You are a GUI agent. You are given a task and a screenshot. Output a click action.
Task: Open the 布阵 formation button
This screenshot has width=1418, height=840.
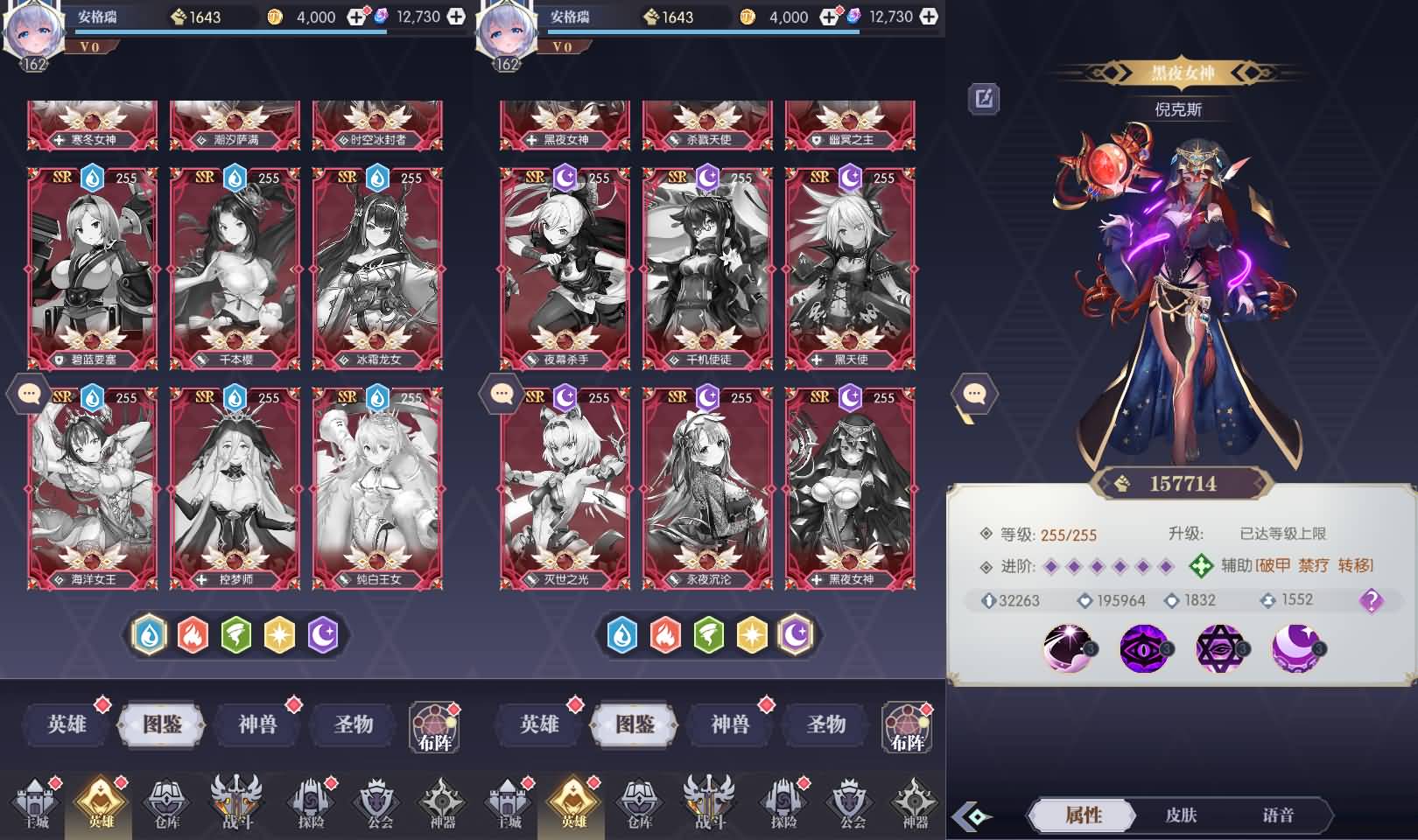[434, 728]
